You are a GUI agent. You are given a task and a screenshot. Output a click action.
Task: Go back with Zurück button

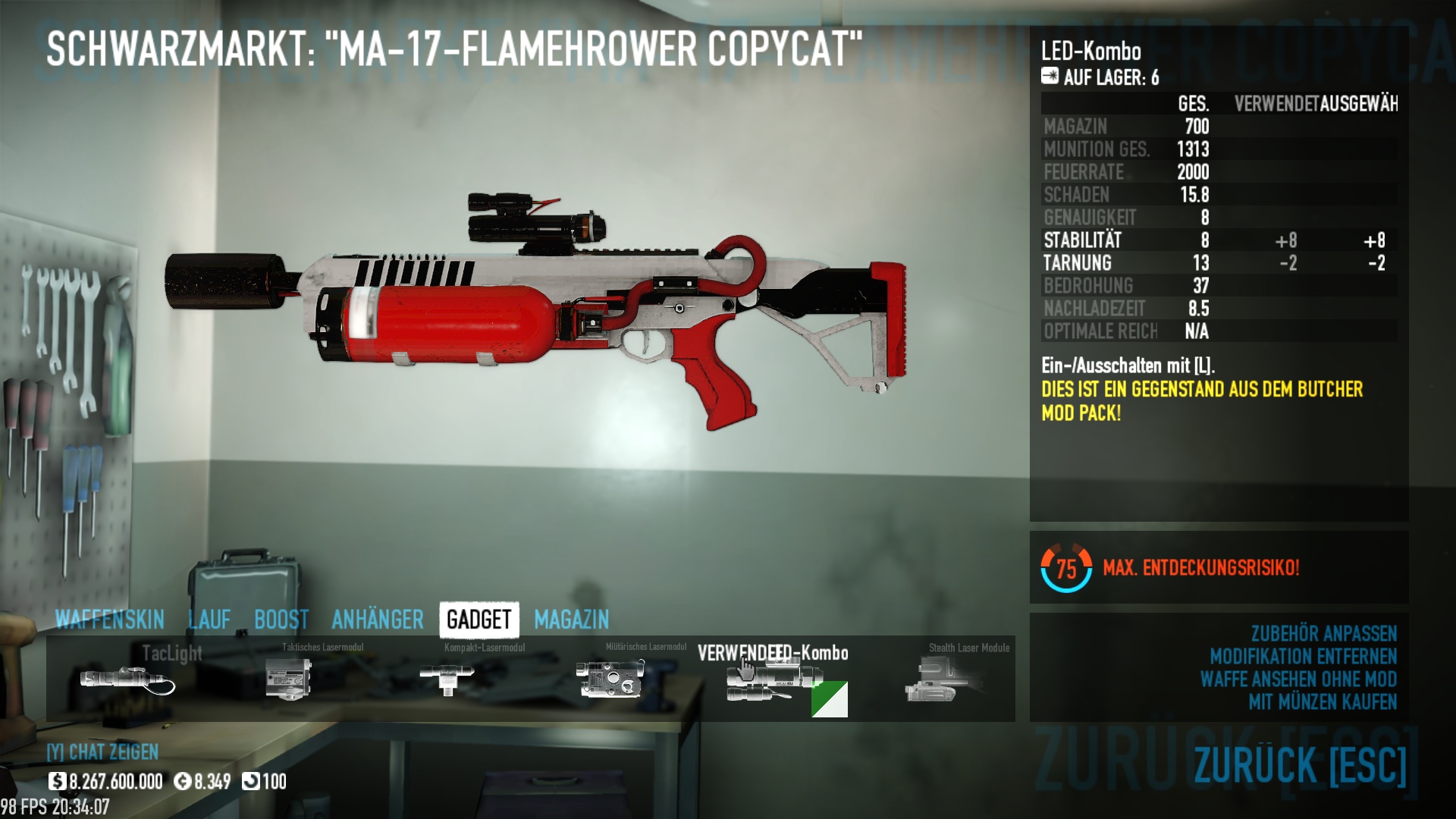pos(1300,764)
